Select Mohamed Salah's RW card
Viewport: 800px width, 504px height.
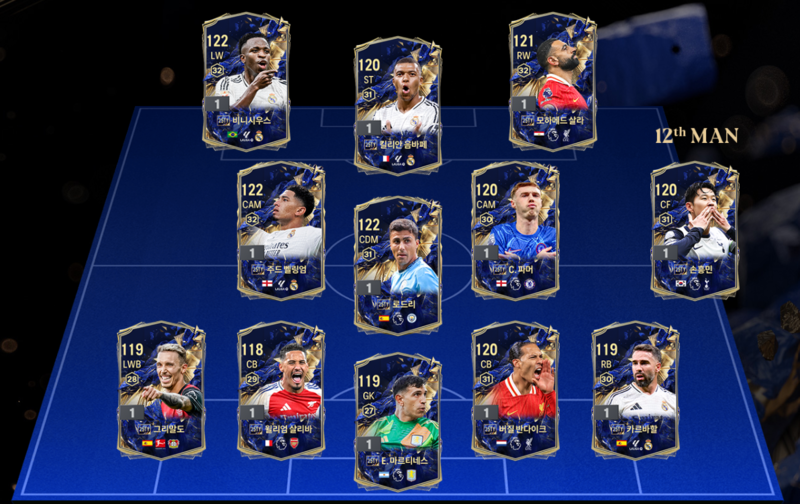[552, 80]
